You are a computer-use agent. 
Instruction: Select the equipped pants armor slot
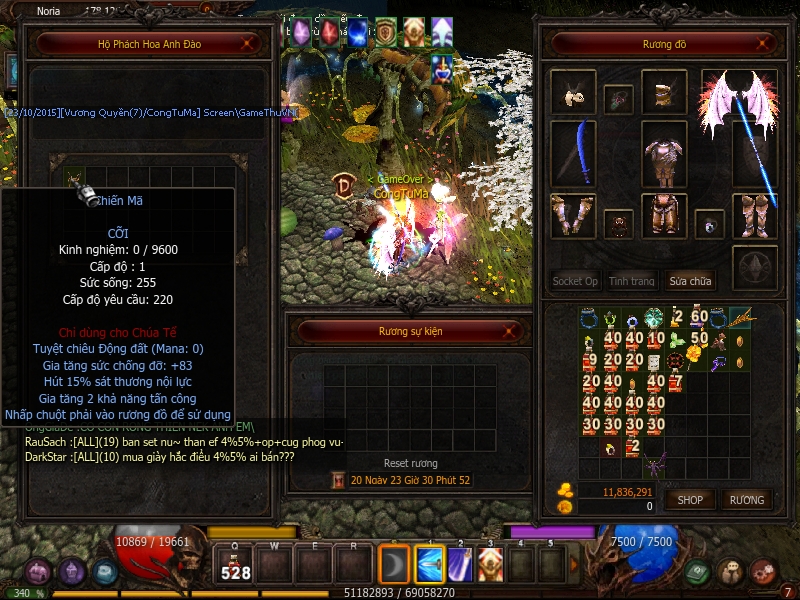coord(663,214)
